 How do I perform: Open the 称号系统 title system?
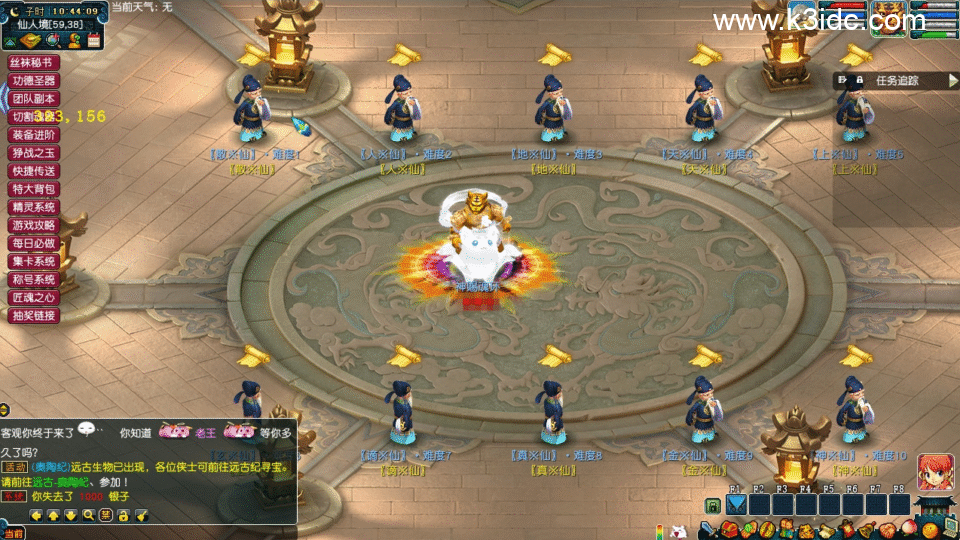click(35, 279)
